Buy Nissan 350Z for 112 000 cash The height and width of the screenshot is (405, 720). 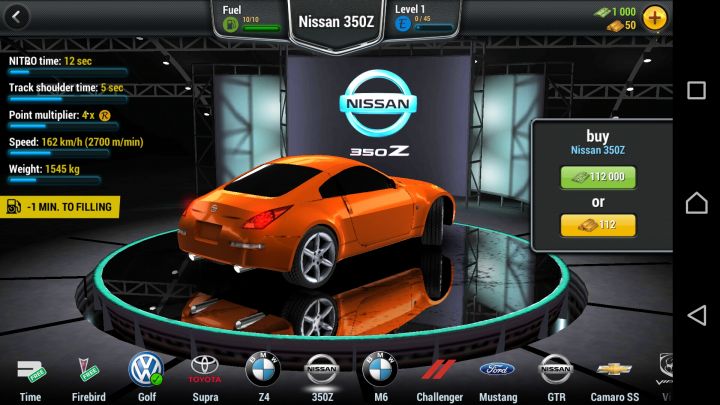point(598,177)
